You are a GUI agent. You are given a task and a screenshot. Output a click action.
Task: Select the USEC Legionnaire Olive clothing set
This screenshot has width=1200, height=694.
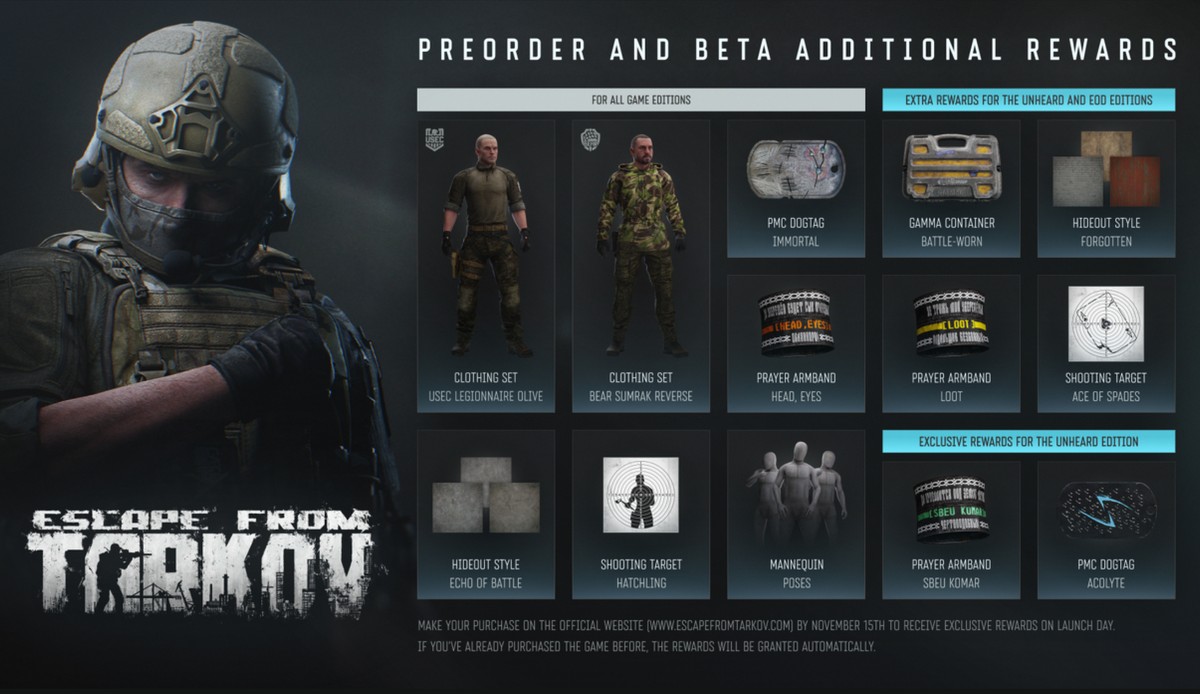tap(486, 265)
